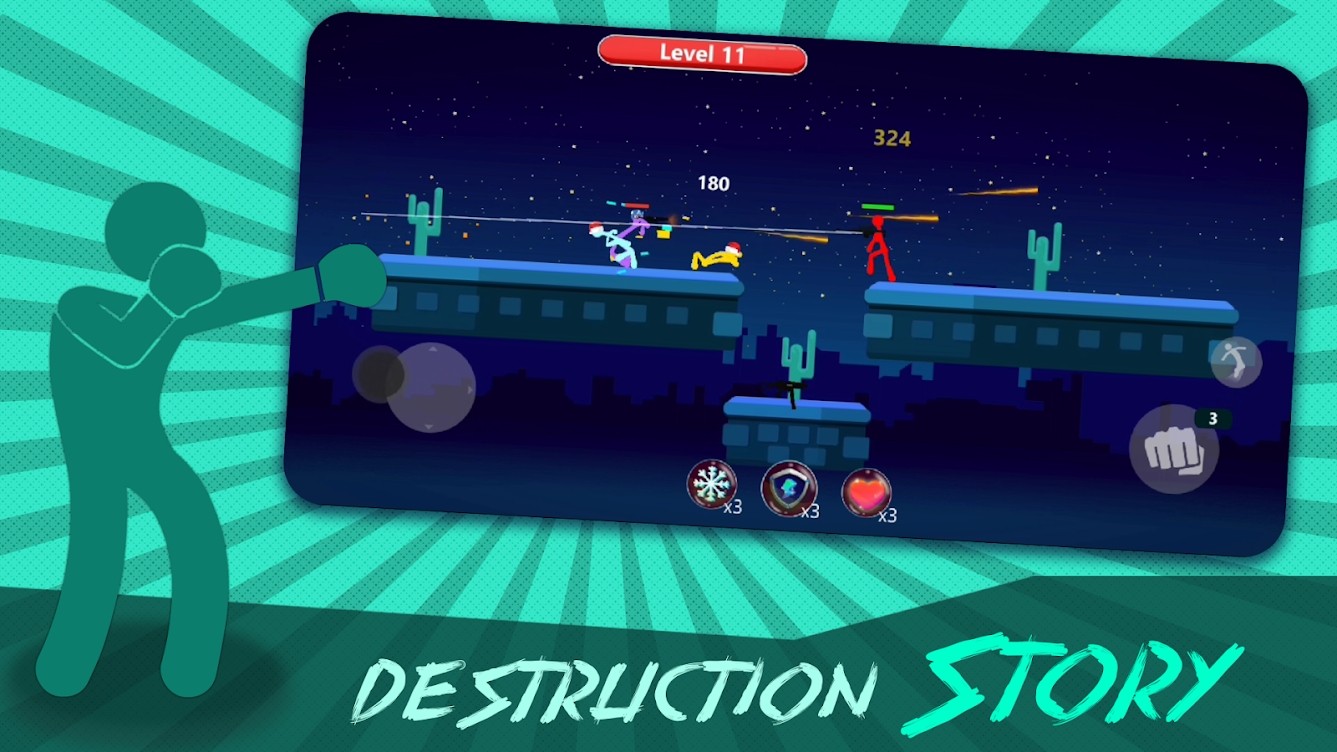This screenshot has width=1337, height=752.
Task: Activate the snowflake freeze power-up
Action: tap(711, 482)
